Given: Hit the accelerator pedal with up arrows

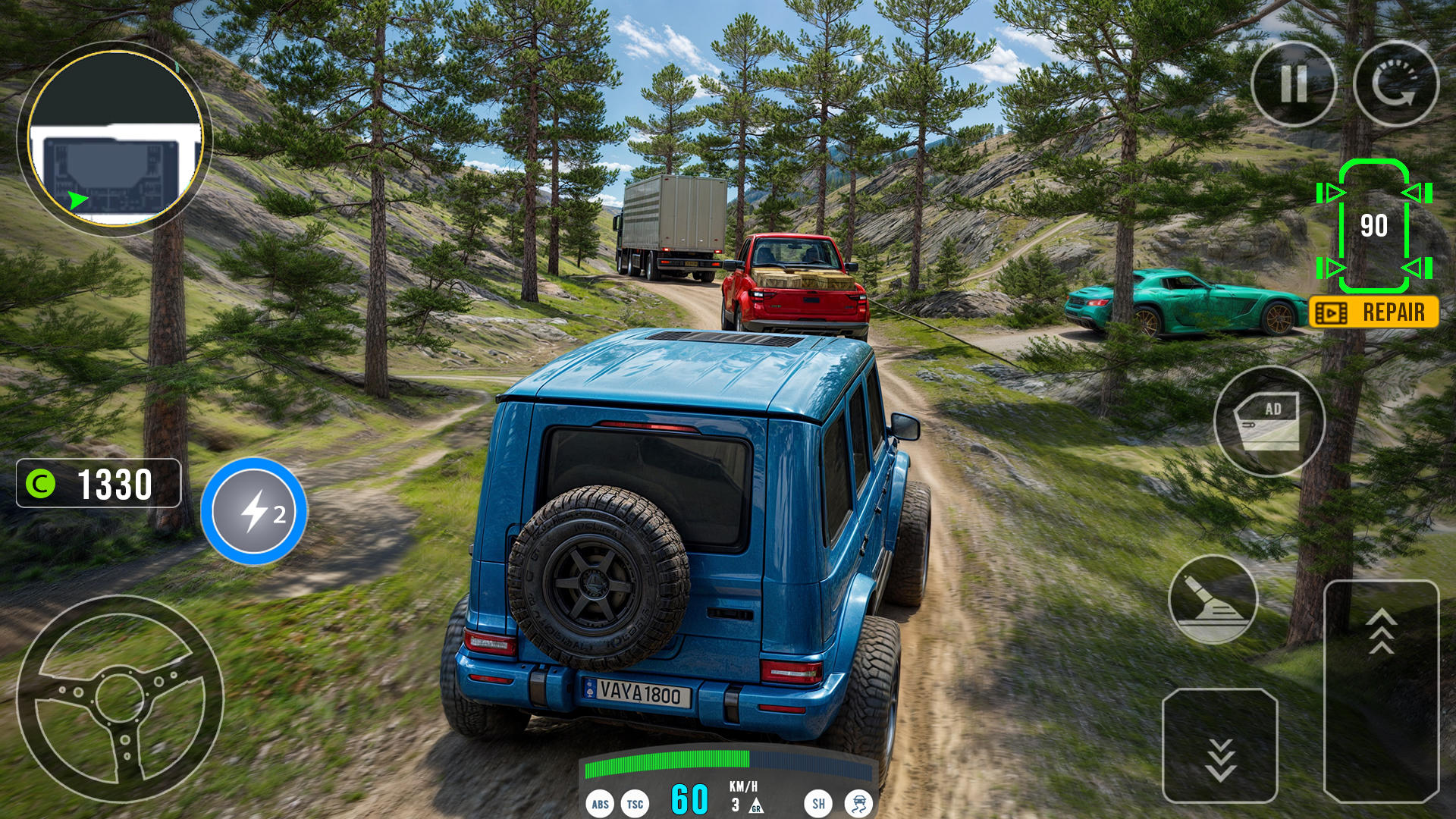Looking at the screenshot, I should 1381,690.
